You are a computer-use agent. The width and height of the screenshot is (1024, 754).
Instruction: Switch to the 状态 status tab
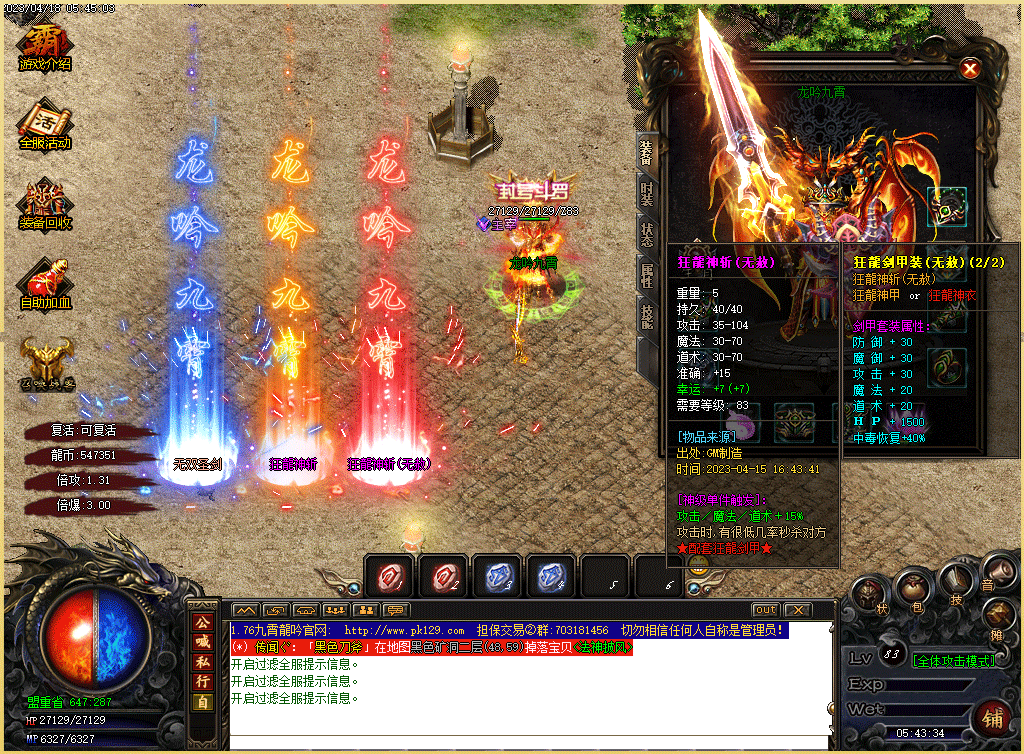coord(647,235)
